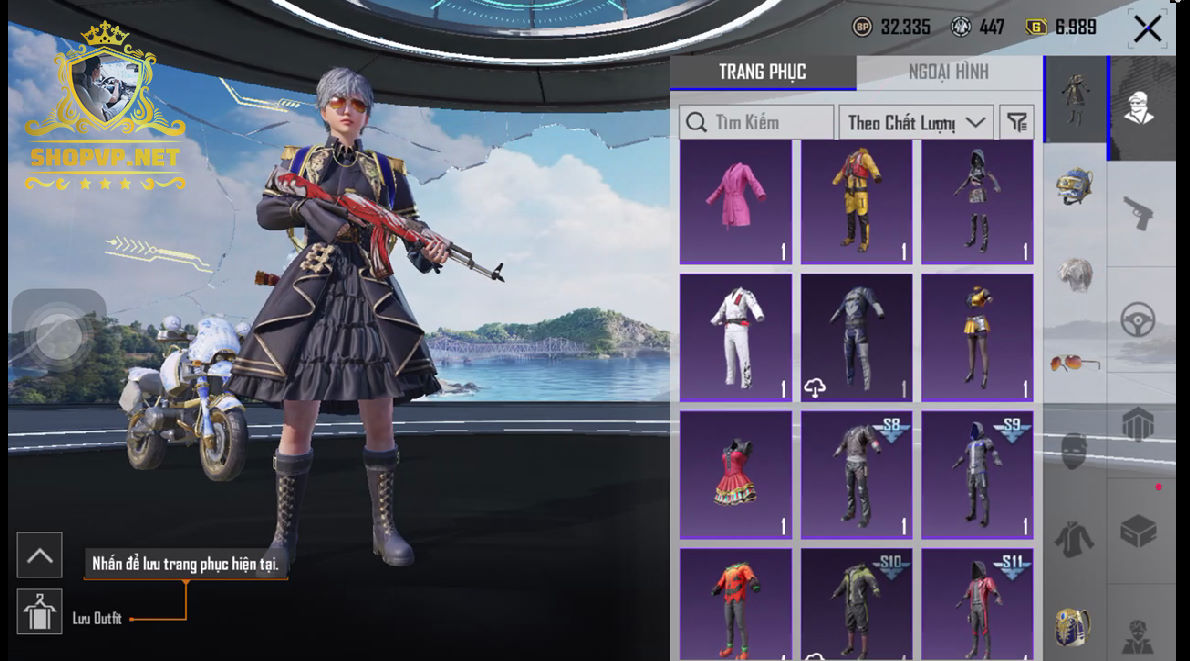Viewport: 1190px width, 661px height.
Task: Switch to the NGOẠI HÌNH tab
Action: [948, 72]
